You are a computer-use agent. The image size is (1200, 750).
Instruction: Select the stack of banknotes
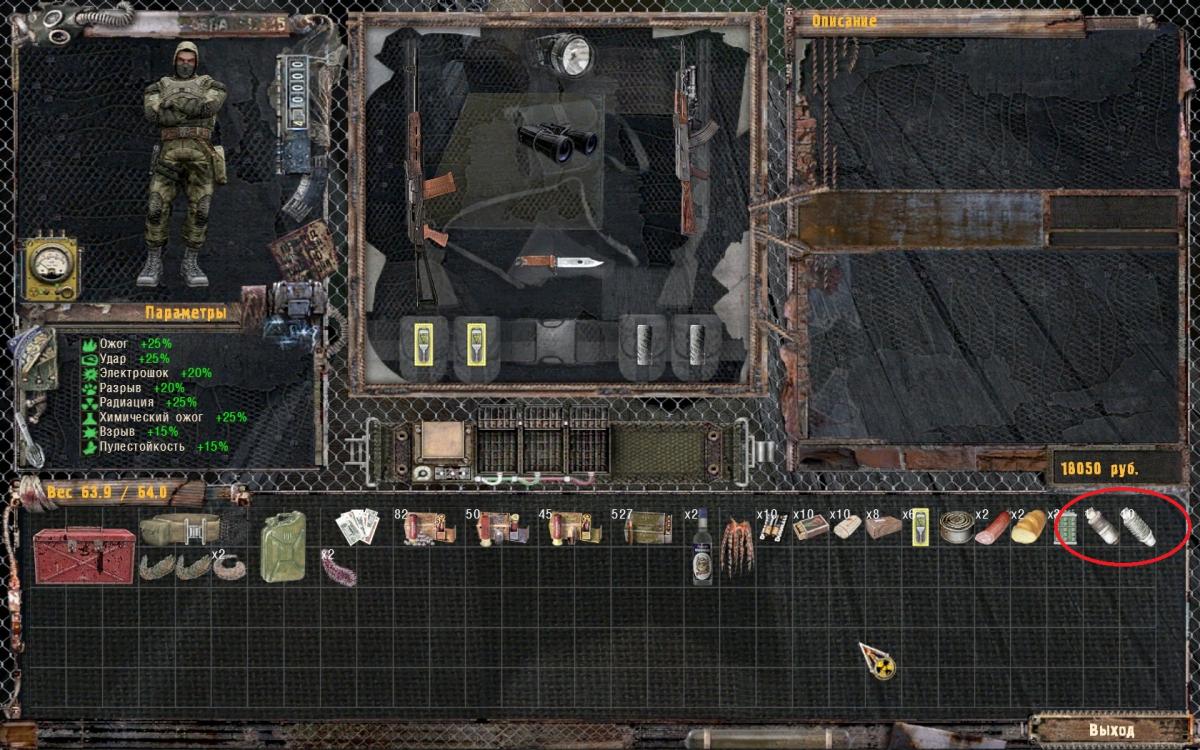coord(355,527)
